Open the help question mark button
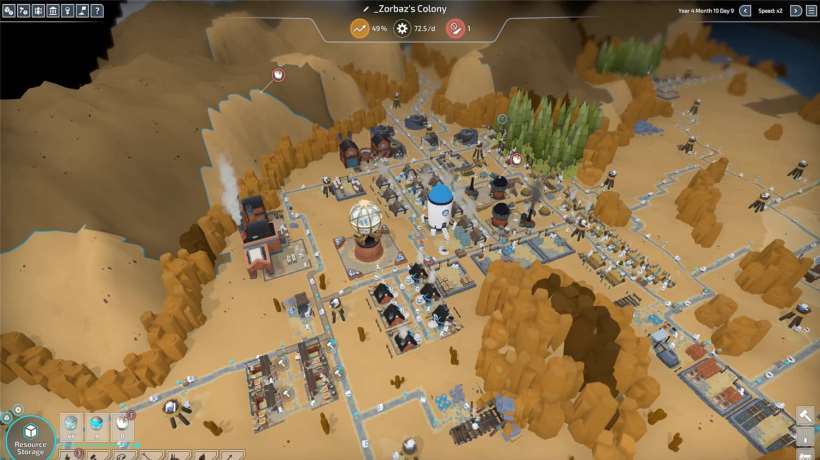Image resolution: width=820 pixels, height=460 pixels. coord(97,11)
